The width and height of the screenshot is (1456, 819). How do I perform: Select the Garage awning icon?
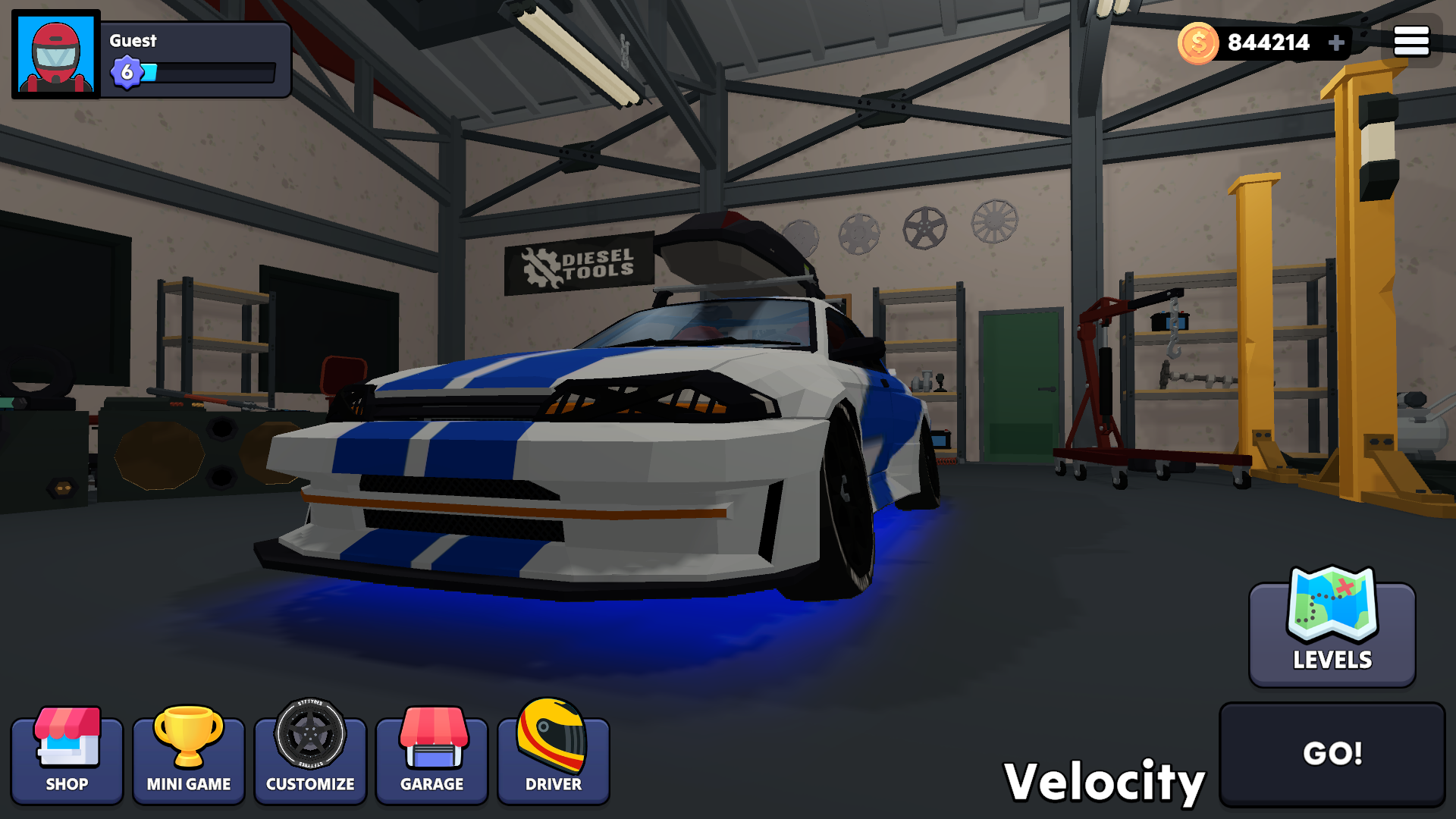click(x=431, y=739)
